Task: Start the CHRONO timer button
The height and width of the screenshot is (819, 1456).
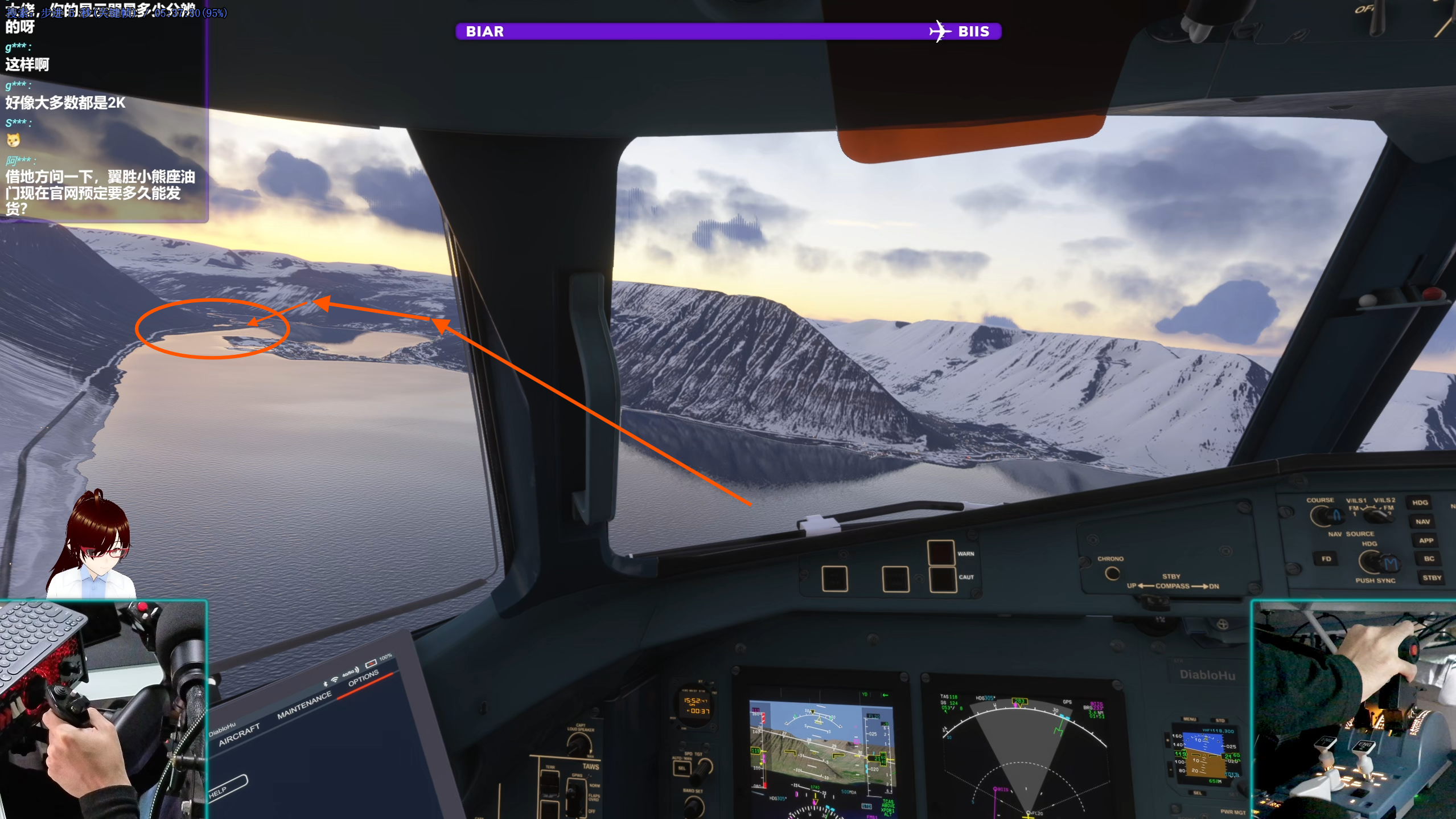Action: (x=1112, y=573)
